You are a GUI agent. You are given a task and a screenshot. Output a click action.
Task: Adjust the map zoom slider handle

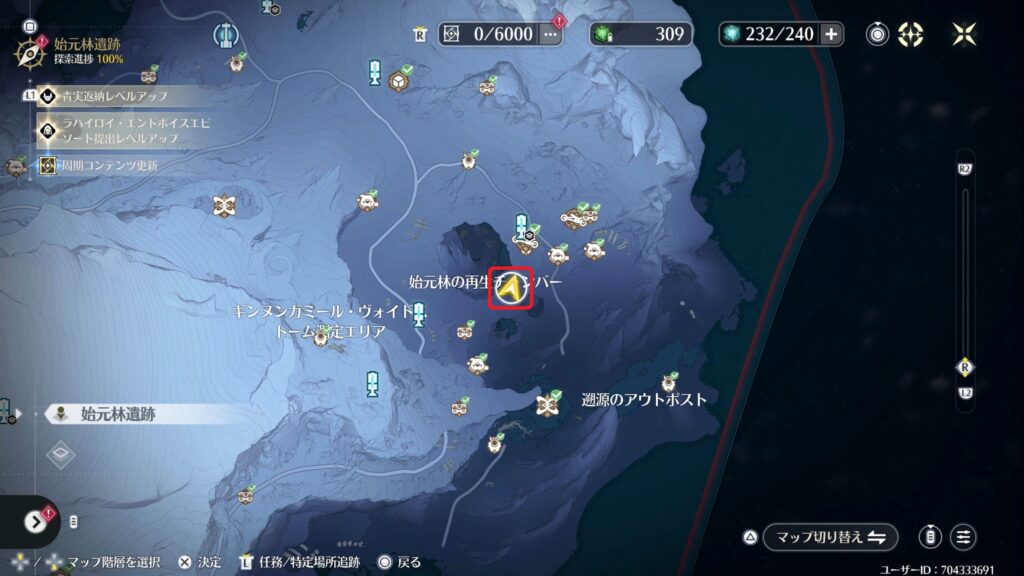(965, 366)
